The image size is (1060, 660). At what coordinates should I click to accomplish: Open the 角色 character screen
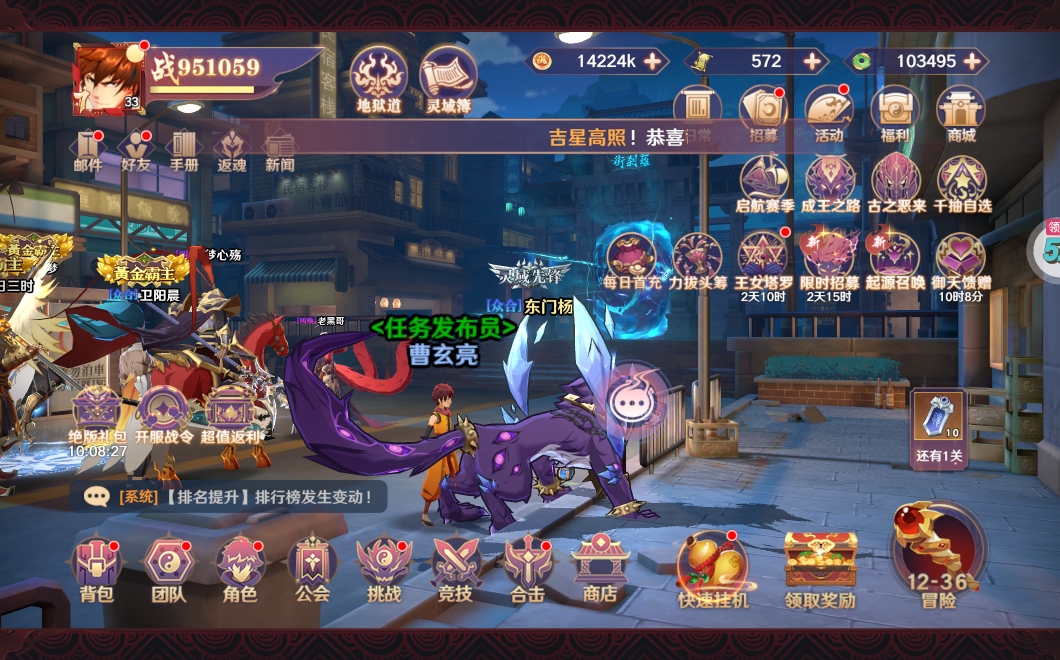tap(240, 568)
